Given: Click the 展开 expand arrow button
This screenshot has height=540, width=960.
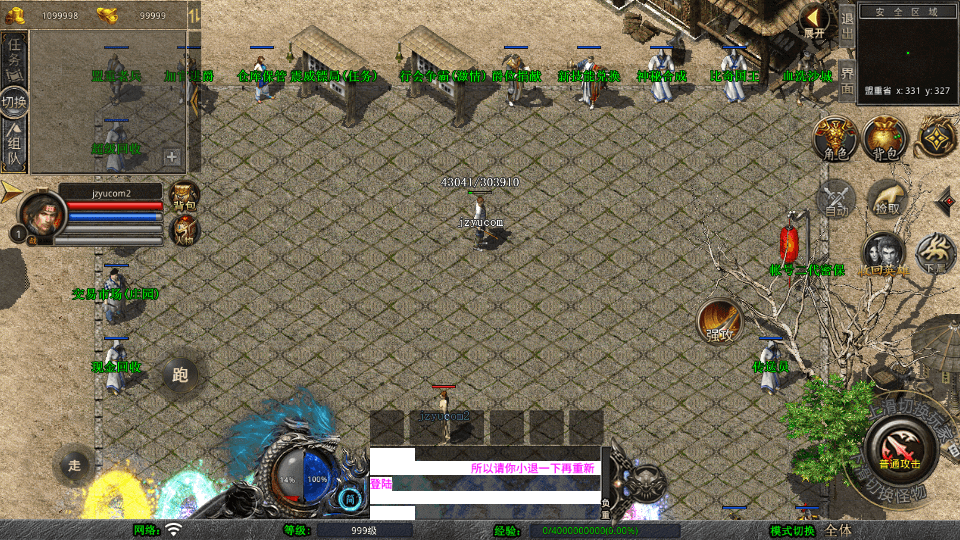Looking at the screenshot, I should (x=814, y=21).
